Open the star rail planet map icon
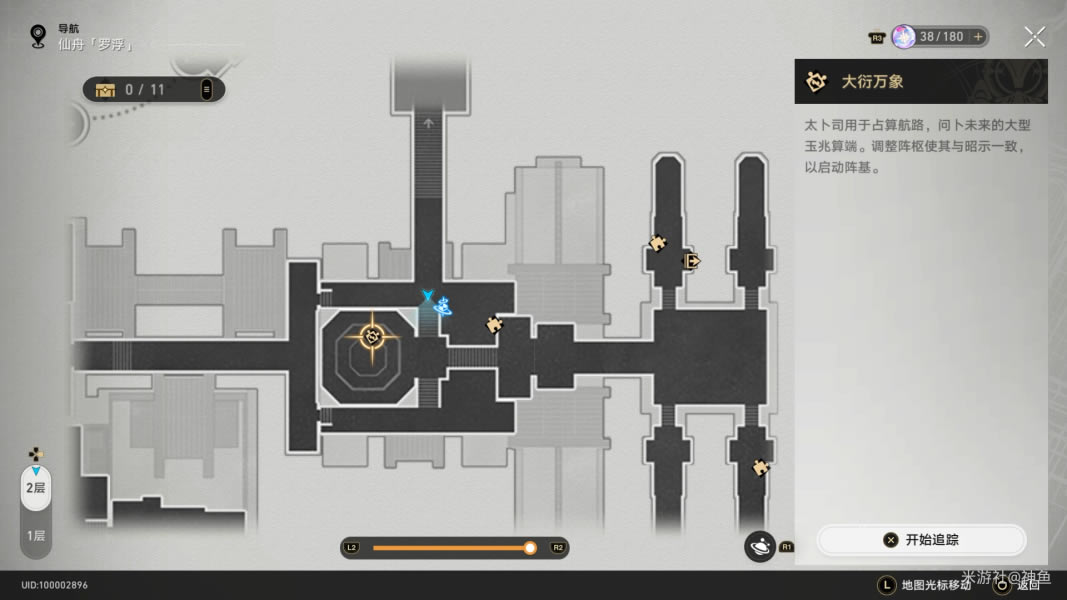 click(x=760, y=546)
